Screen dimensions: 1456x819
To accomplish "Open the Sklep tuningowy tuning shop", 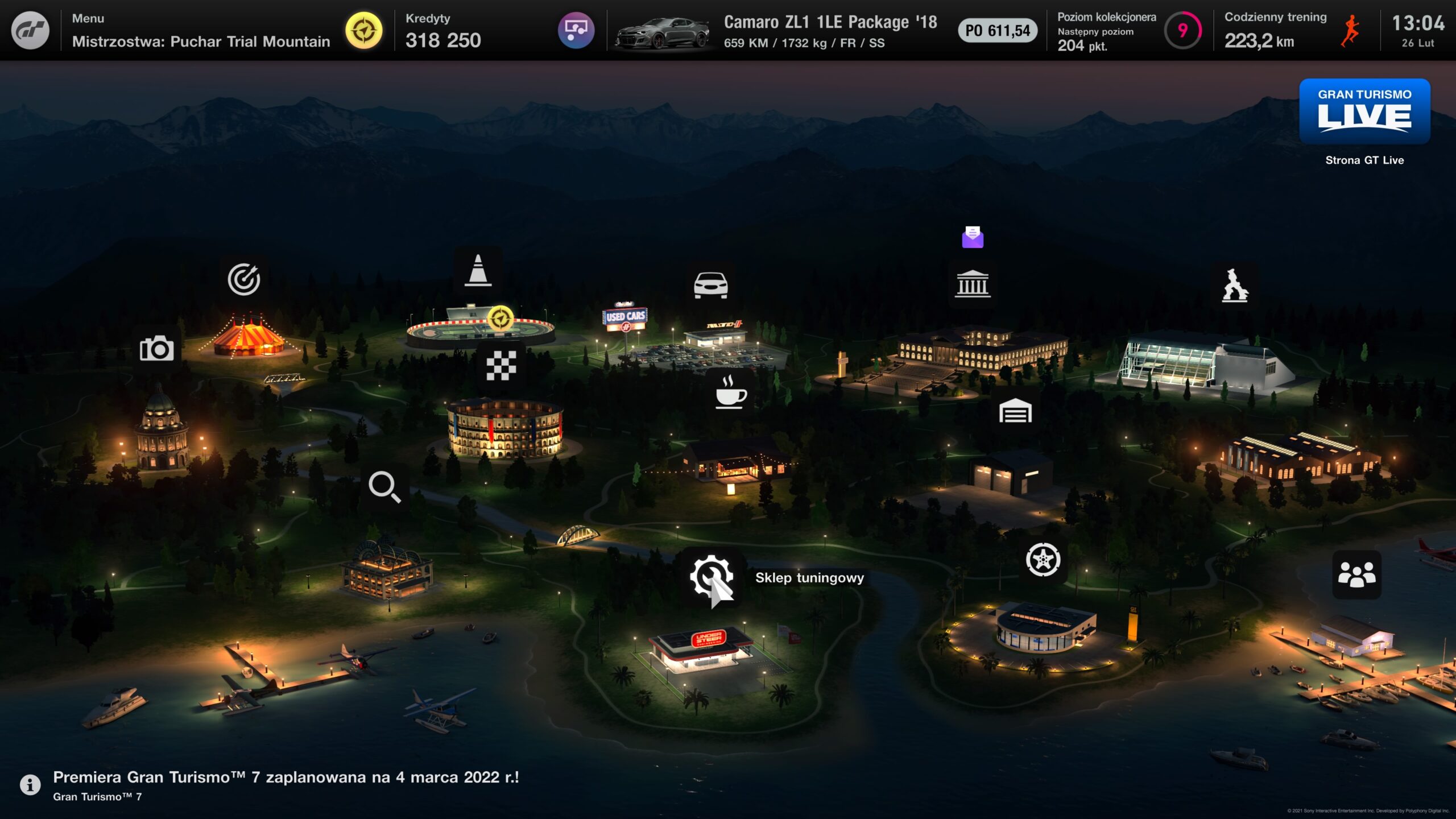I will 711,577.
